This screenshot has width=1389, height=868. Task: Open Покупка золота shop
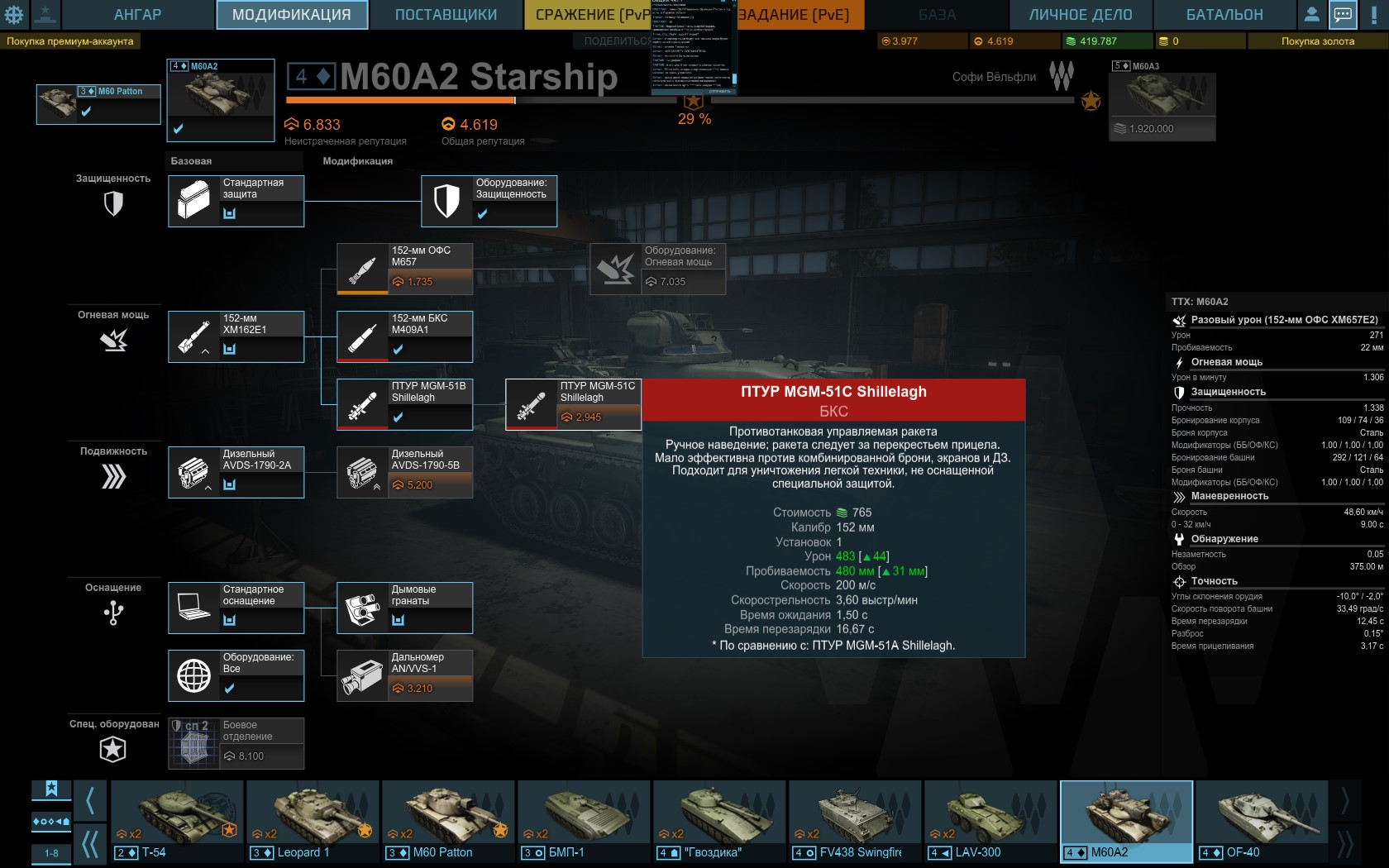click(1317, 41)
